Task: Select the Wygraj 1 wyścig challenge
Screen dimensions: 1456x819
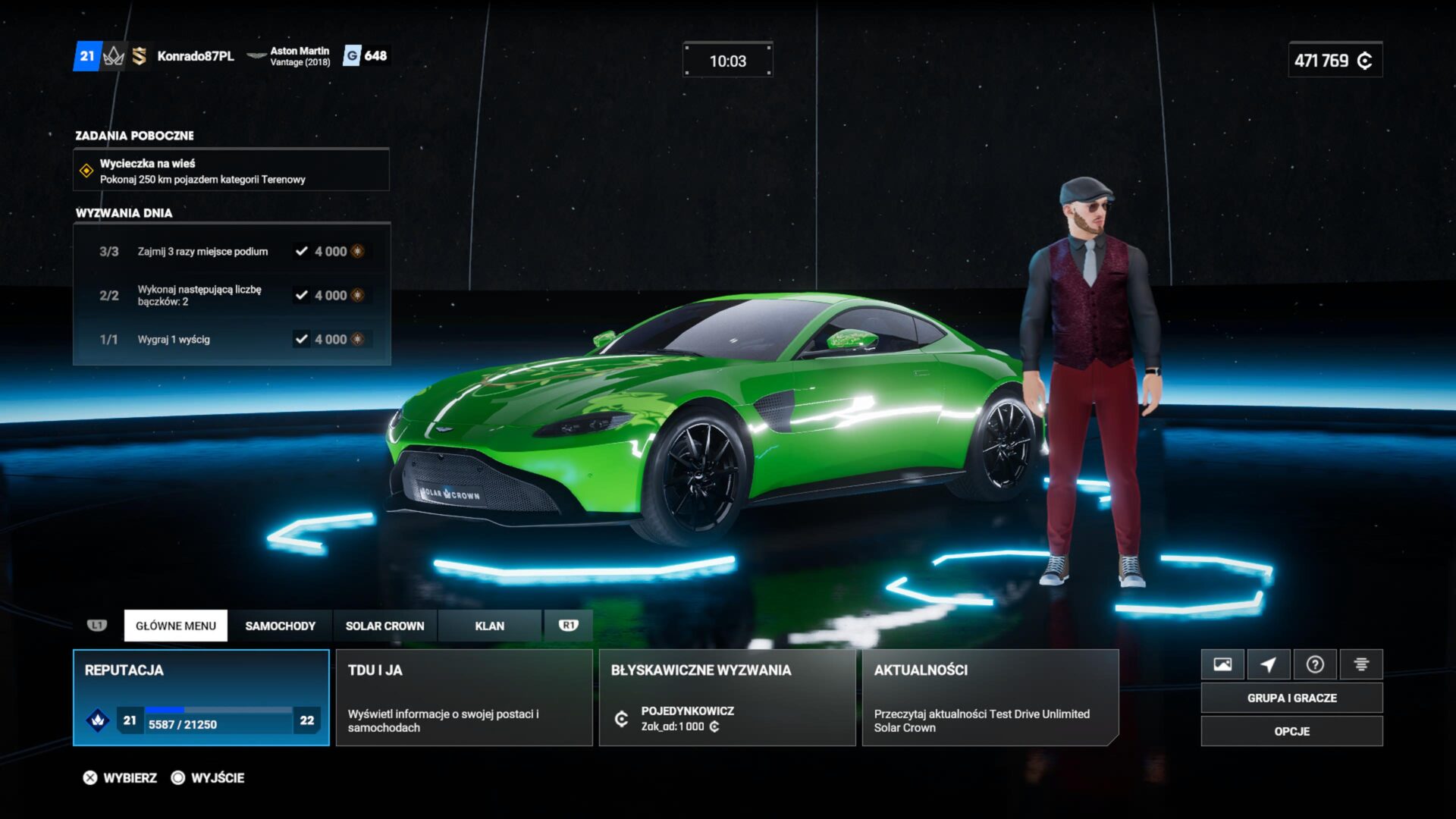Action: point(231,339)
